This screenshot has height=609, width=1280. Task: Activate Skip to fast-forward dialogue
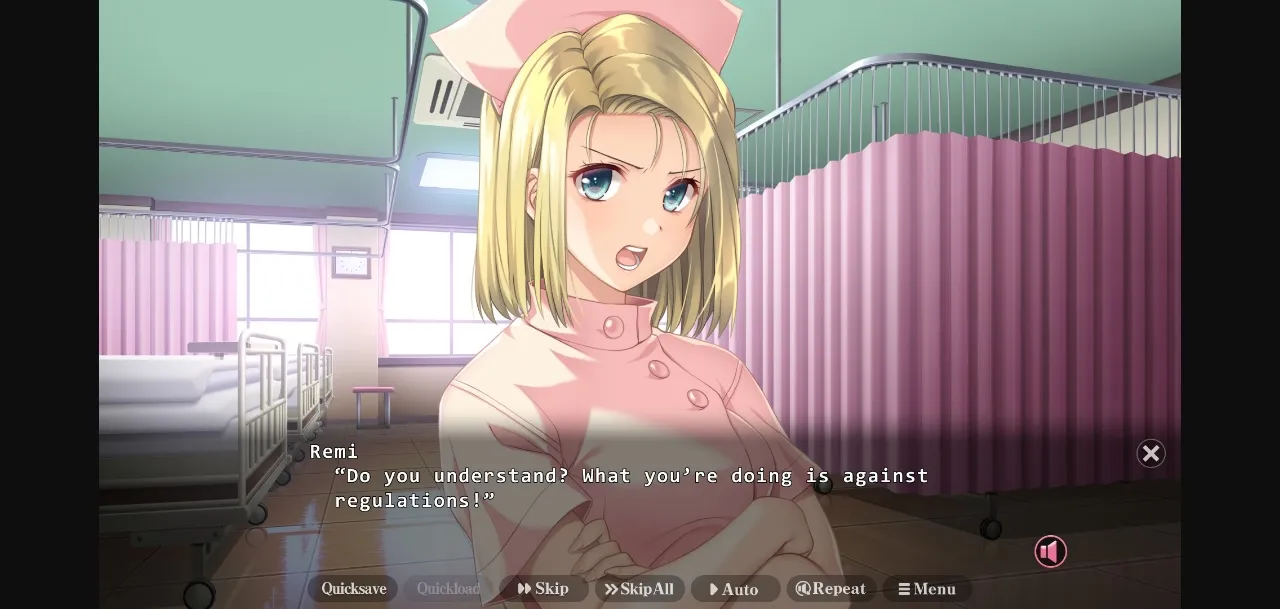pyautogui.click(x=544, y=589)
